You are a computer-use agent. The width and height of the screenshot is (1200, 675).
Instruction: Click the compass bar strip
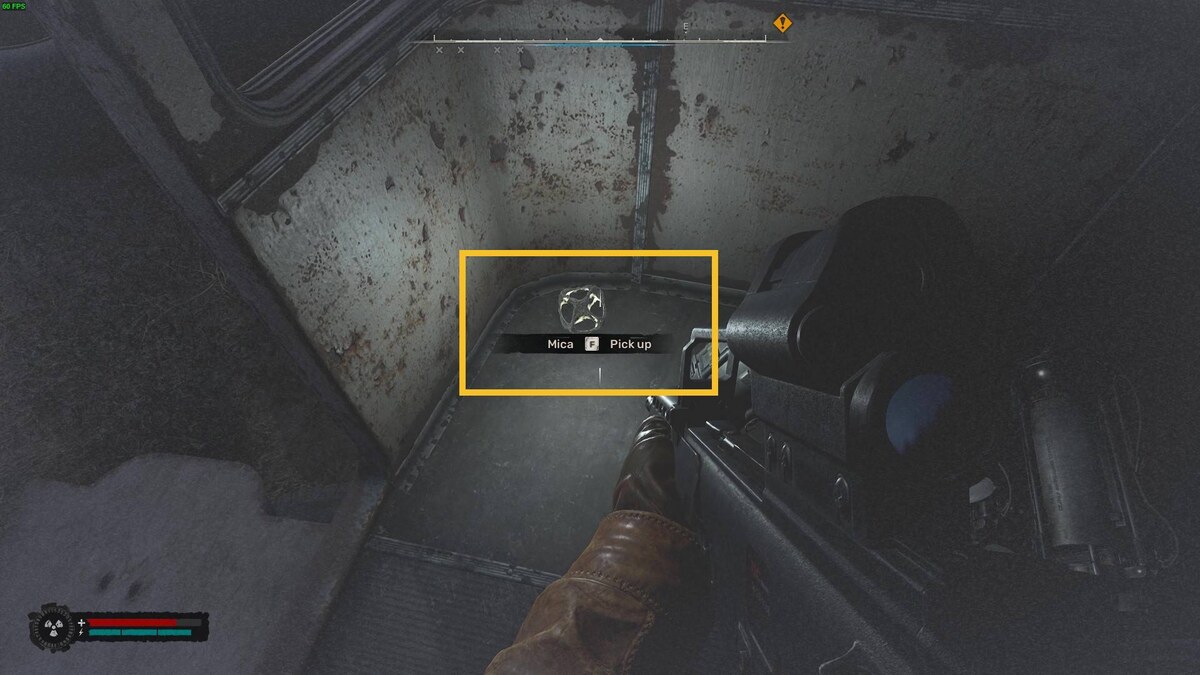(x=600, y=41)
